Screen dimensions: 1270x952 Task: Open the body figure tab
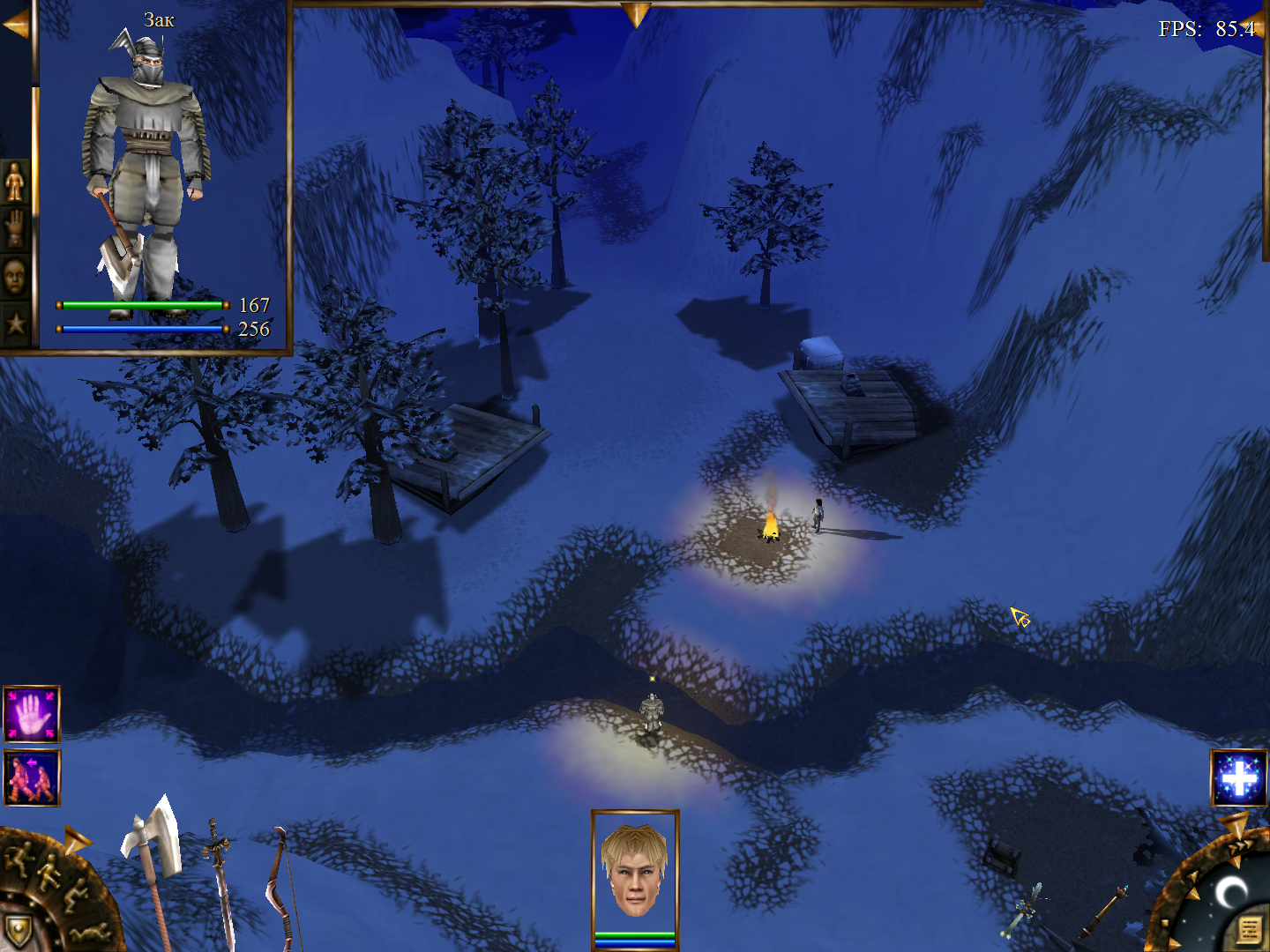15,182
